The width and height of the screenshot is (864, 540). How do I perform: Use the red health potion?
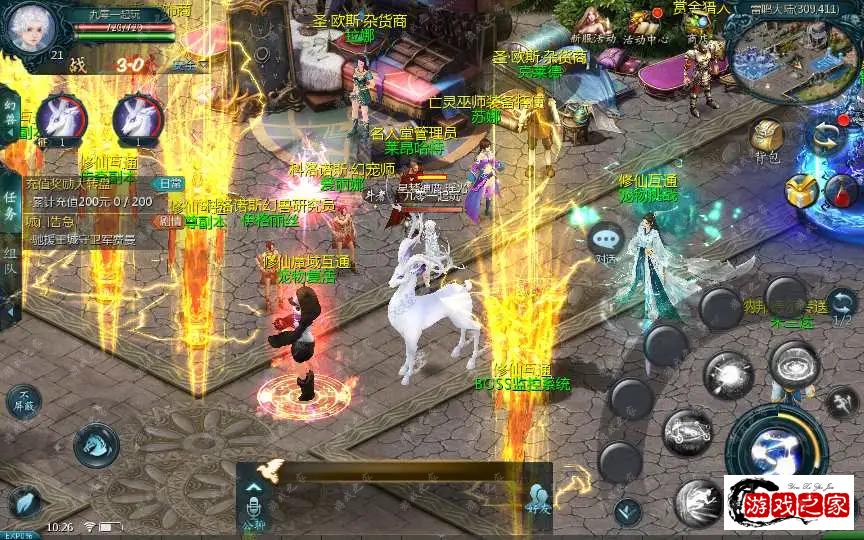click(x=841, y=189)
